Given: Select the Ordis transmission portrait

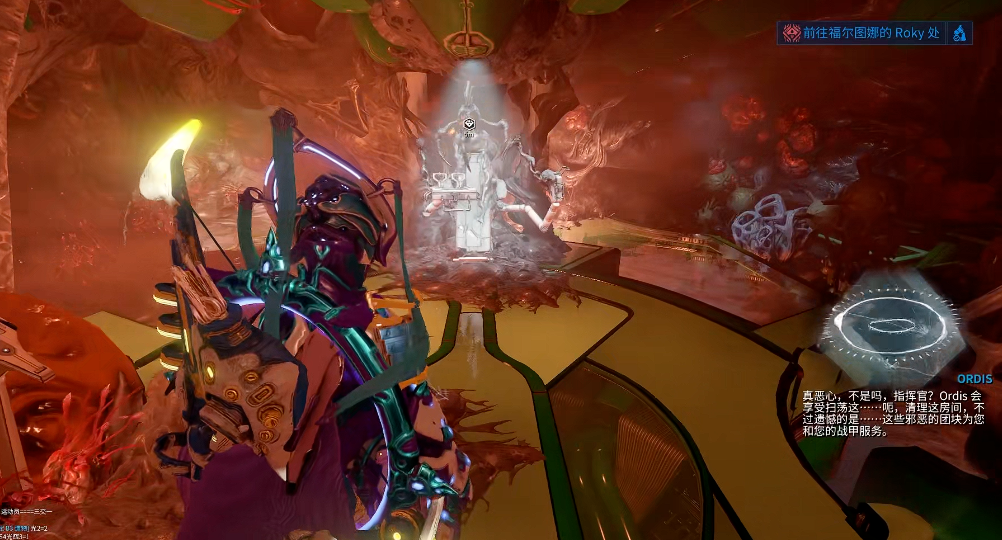Looking at the screenshot, I should click(x=893, y=322).
